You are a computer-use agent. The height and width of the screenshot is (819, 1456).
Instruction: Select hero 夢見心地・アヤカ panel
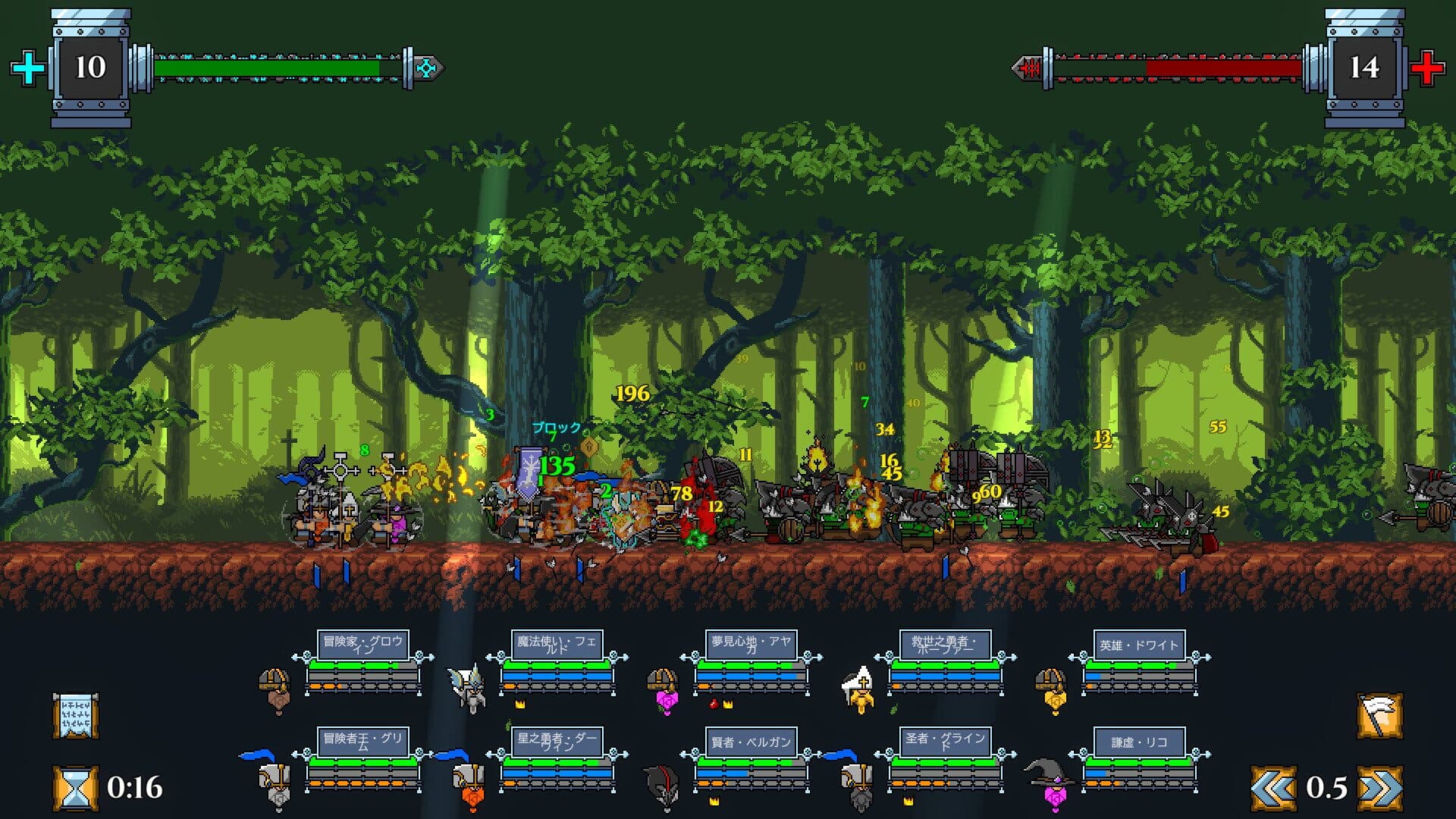tap(751, 662)
